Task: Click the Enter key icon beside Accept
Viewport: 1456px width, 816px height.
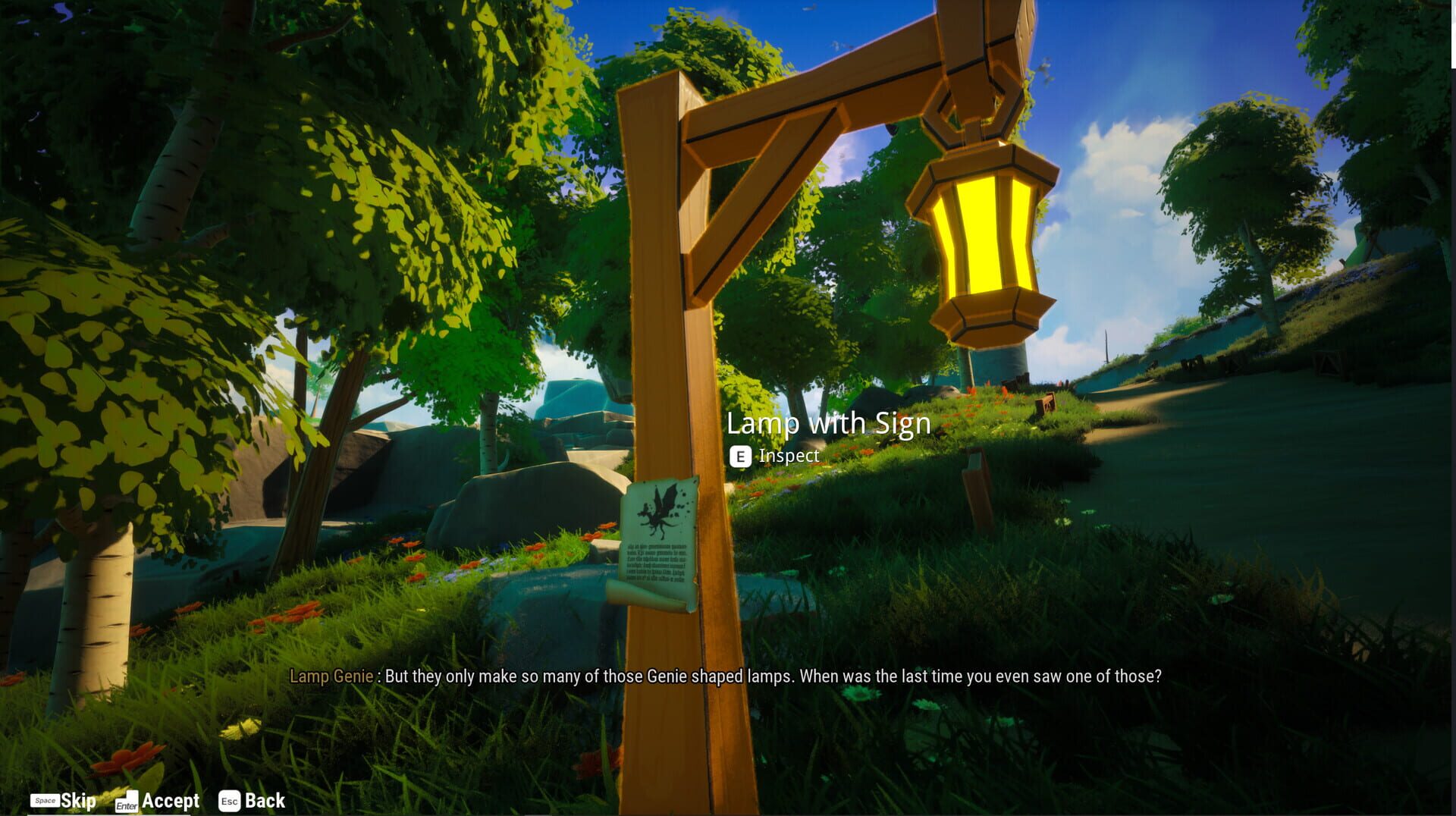Action: click(126, 800)
